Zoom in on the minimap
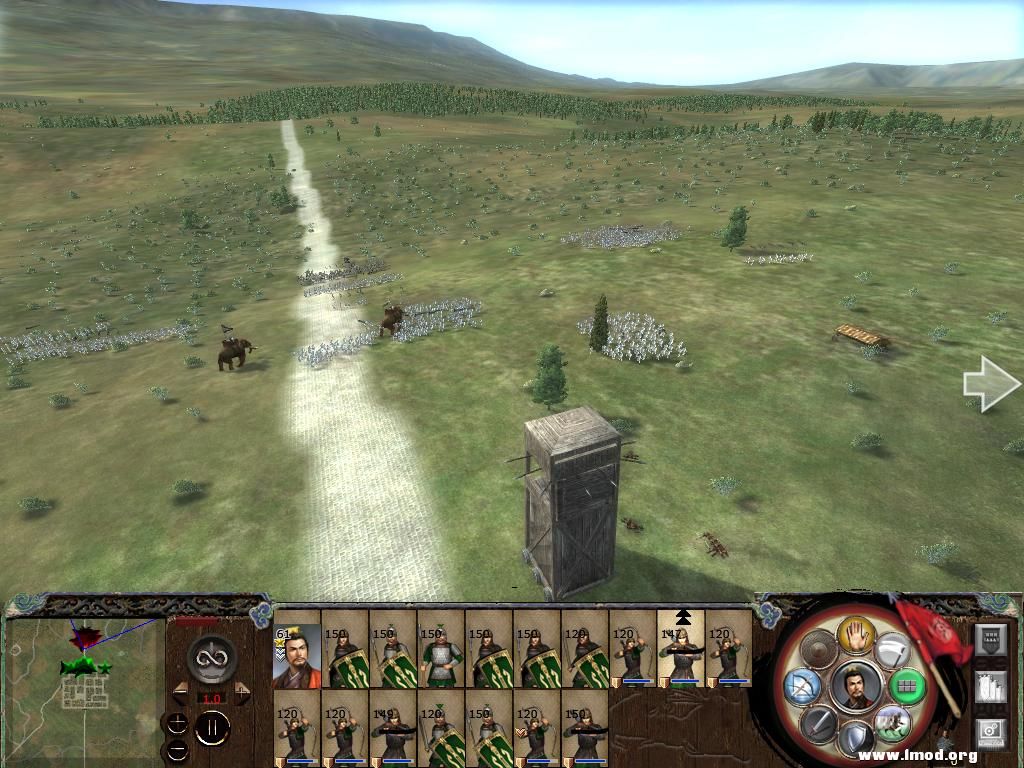This screenshot has height=768, width=1024. coord(177,723)
